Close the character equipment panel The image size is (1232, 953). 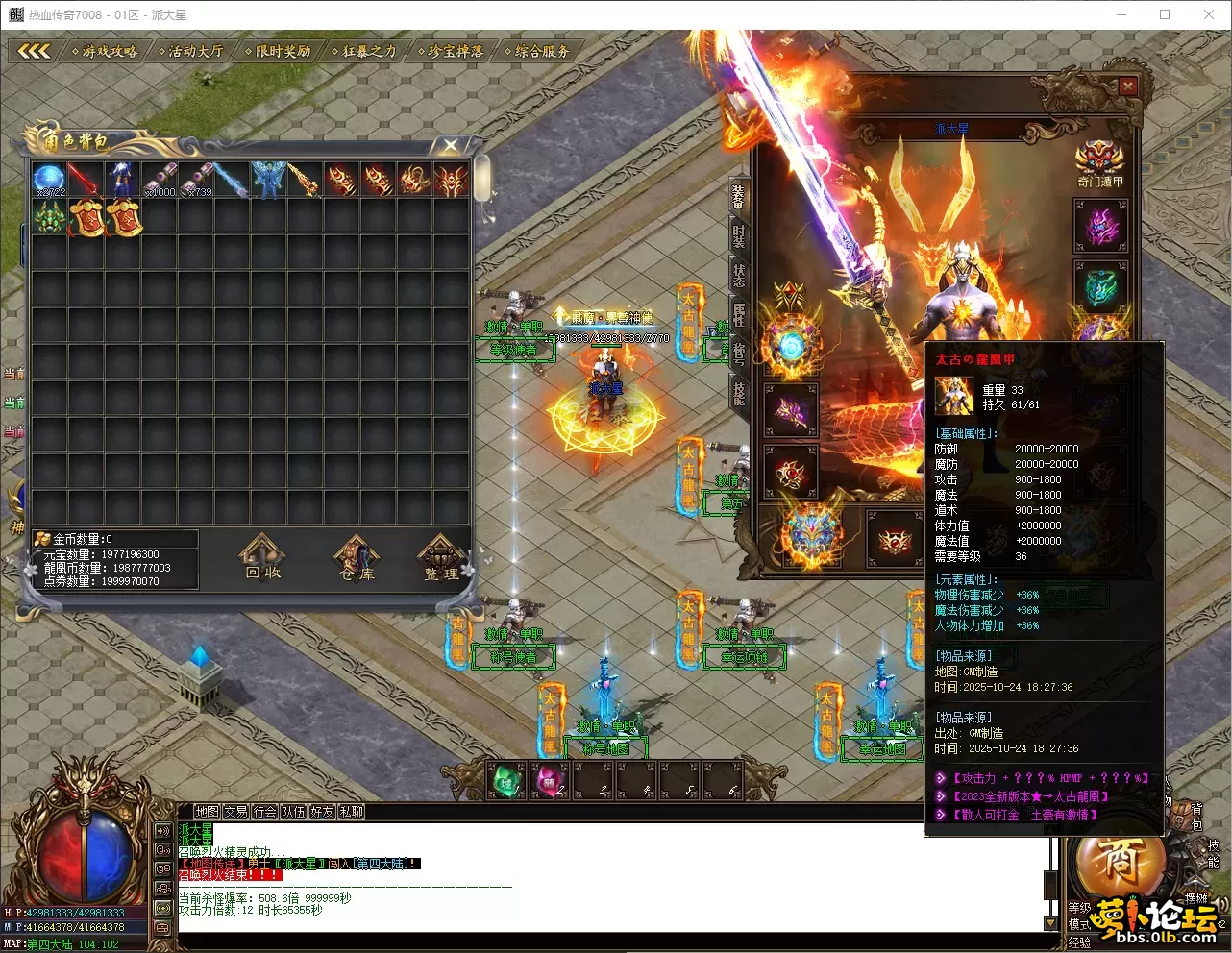[x=1128, y=86]
